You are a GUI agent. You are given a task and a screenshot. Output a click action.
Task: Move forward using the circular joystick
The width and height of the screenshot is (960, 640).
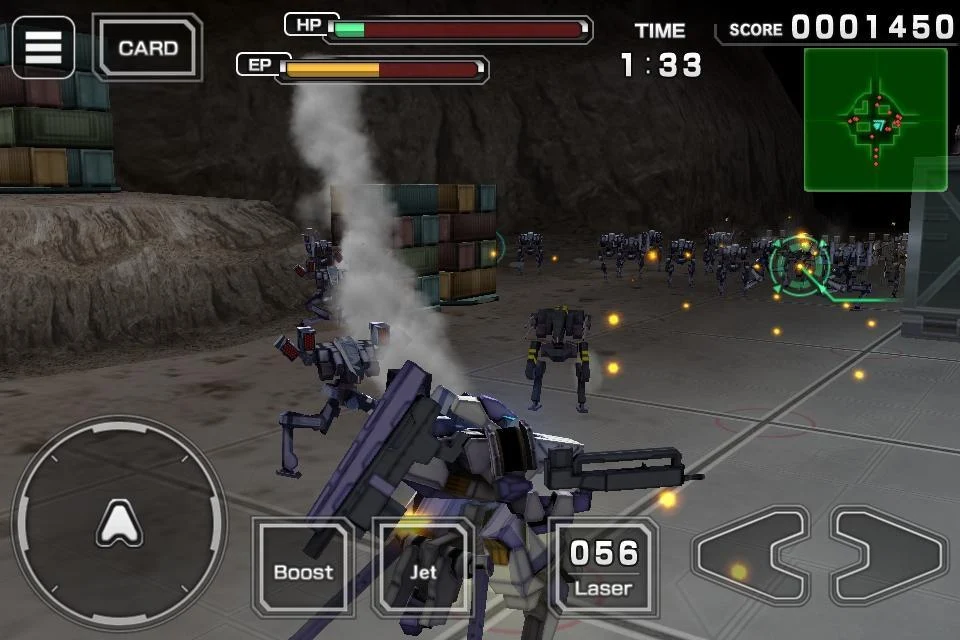(119, 523)
